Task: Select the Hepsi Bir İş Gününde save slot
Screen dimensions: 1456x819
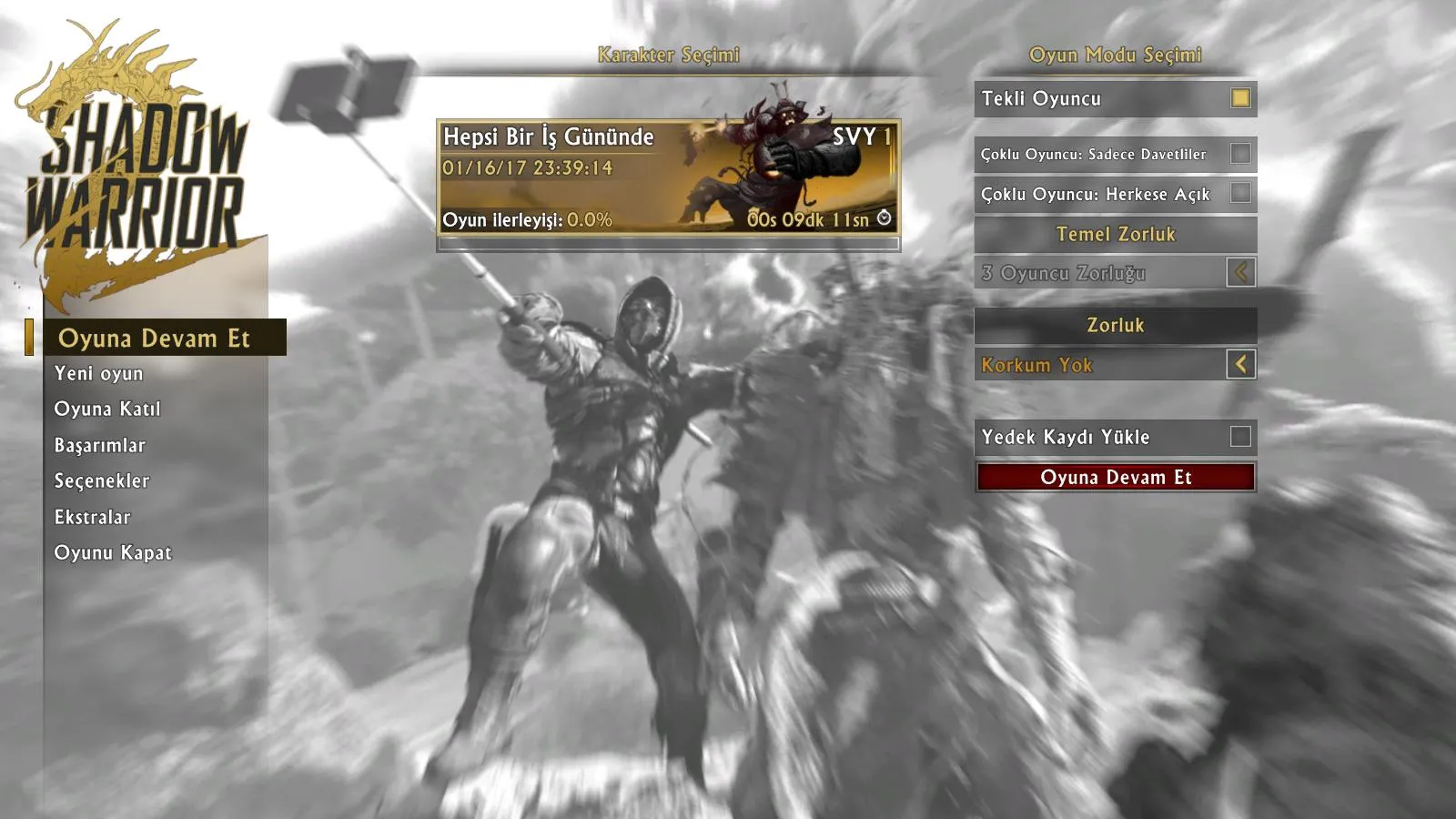Action: click(668, 177)
